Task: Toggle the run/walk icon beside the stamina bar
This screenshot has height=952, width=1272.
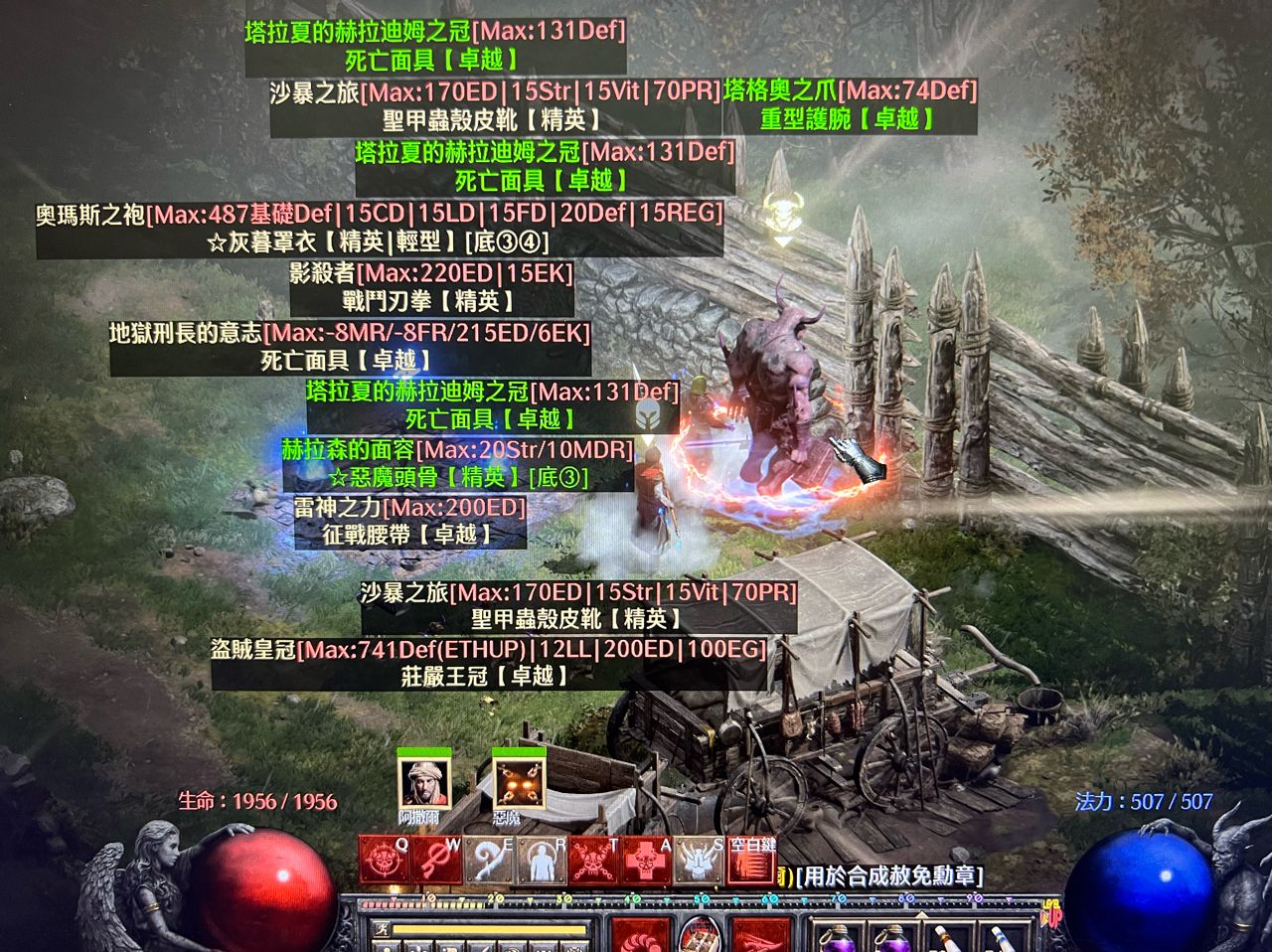Action: (382, 929)
